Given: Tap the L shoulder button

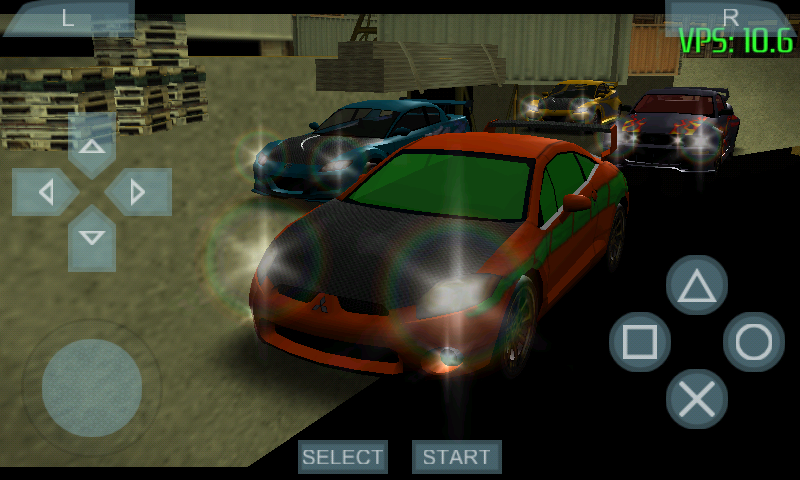Looking at the screenshot, I should coord(68,17).
